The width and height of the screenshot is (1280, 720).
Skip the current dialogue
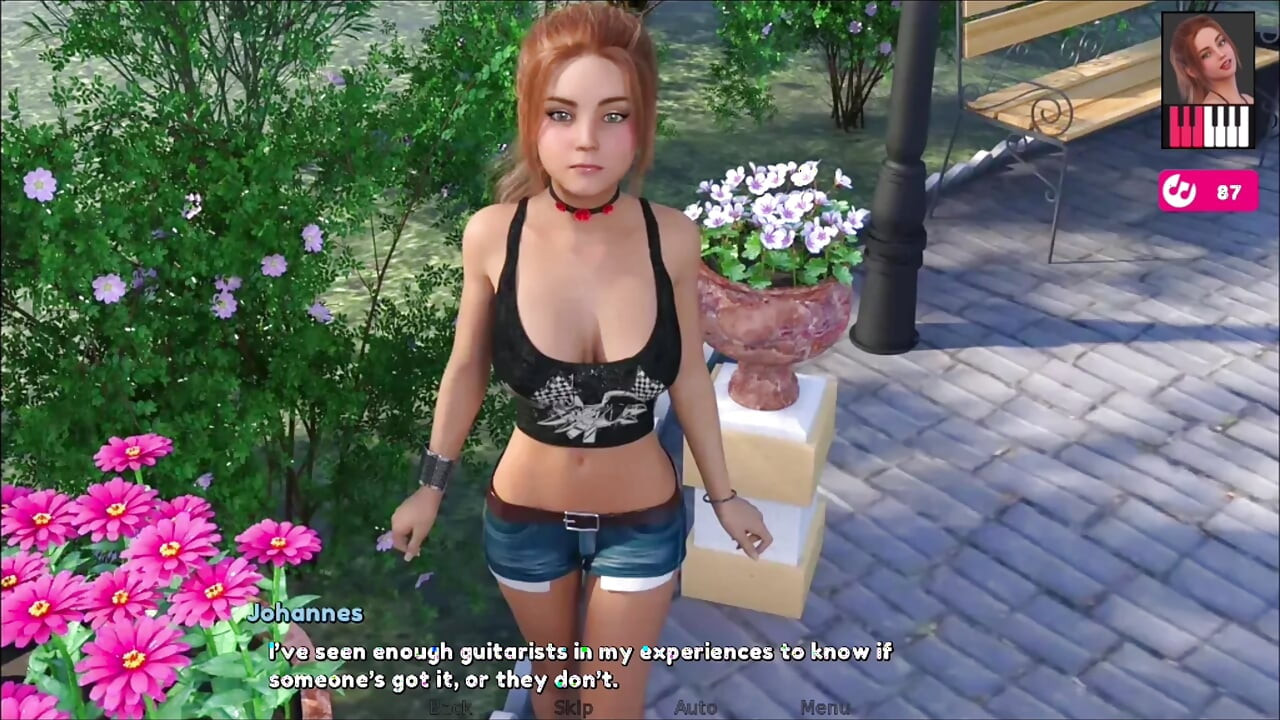573,708
